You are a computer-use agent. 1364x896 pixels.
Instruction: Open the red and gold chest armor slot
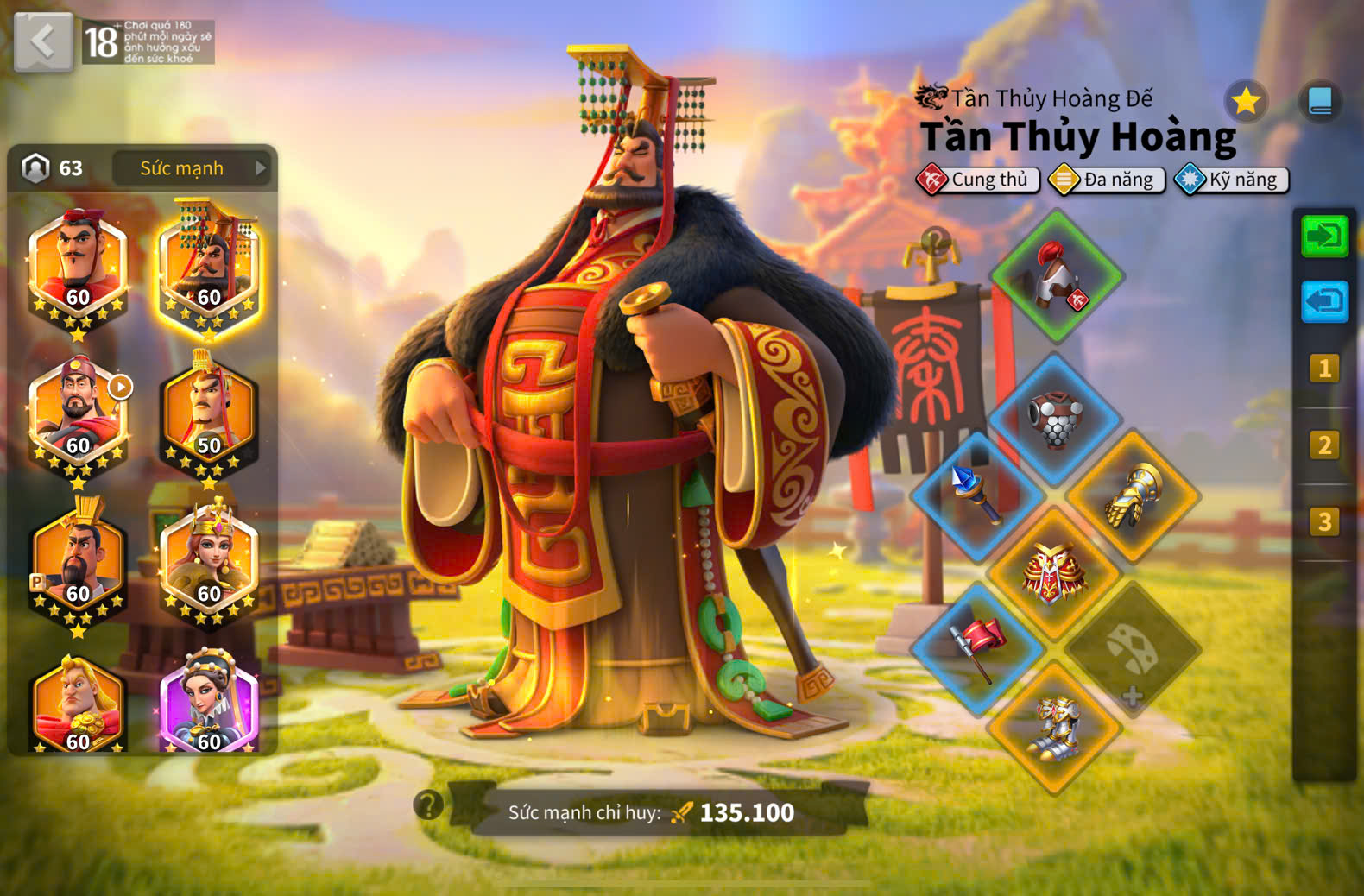[1055, 571]
